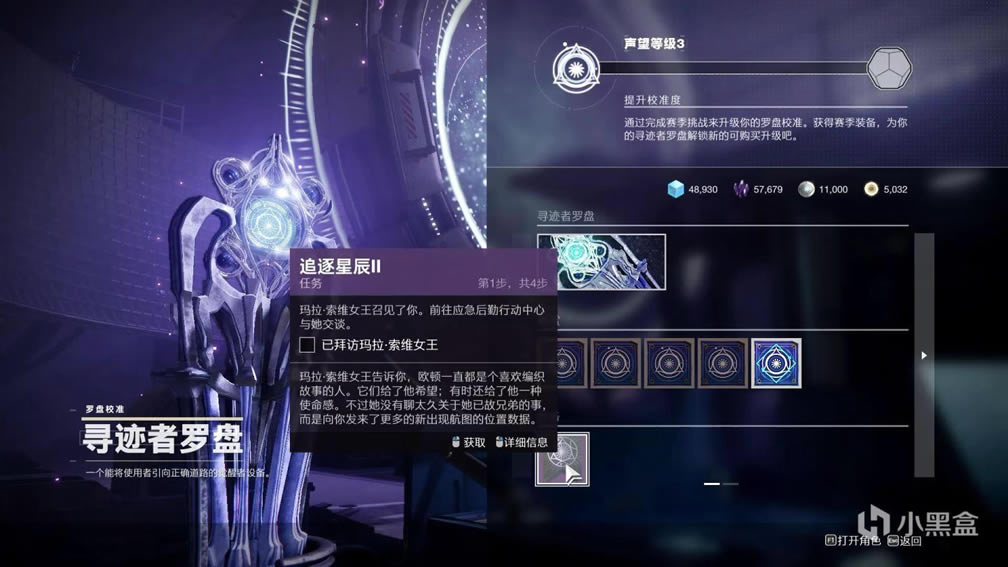Pick up the 追逐星辰II quest item
This screenshot has height=567, width=1008.
click(x=562, y=459)
